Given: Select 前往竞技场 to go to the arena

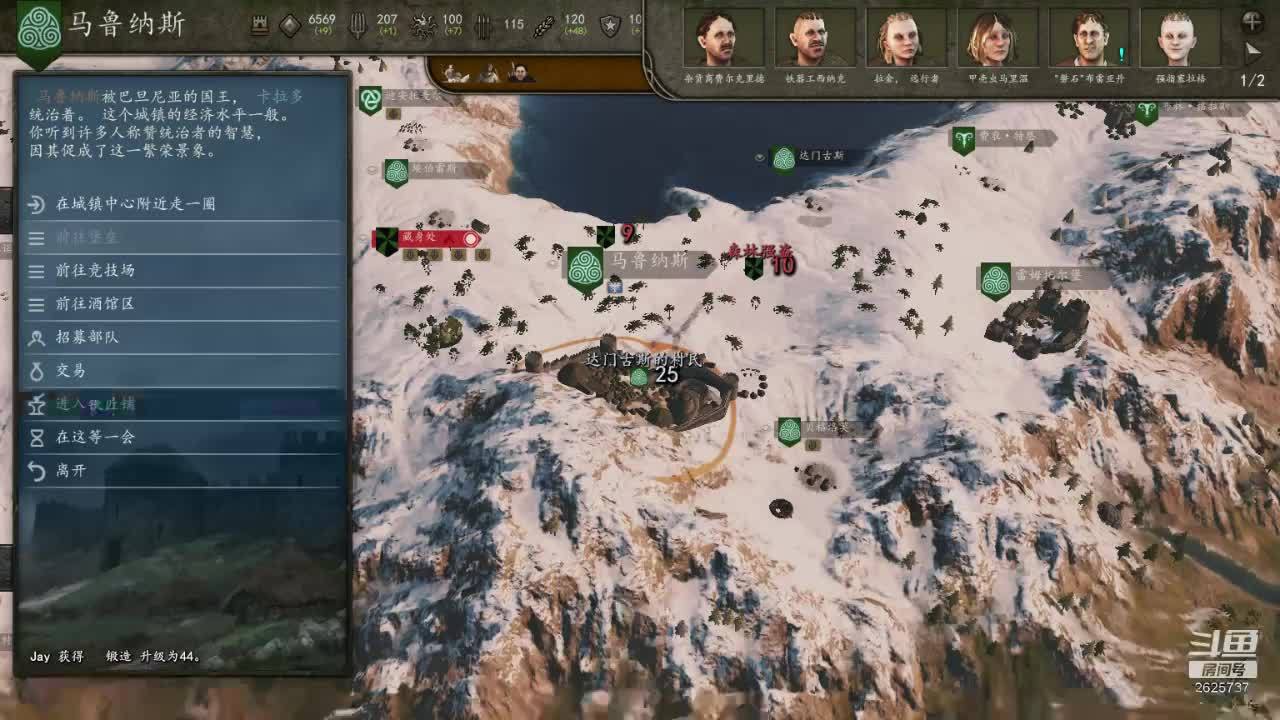Looking at the screenshot, I should [95, 270].
